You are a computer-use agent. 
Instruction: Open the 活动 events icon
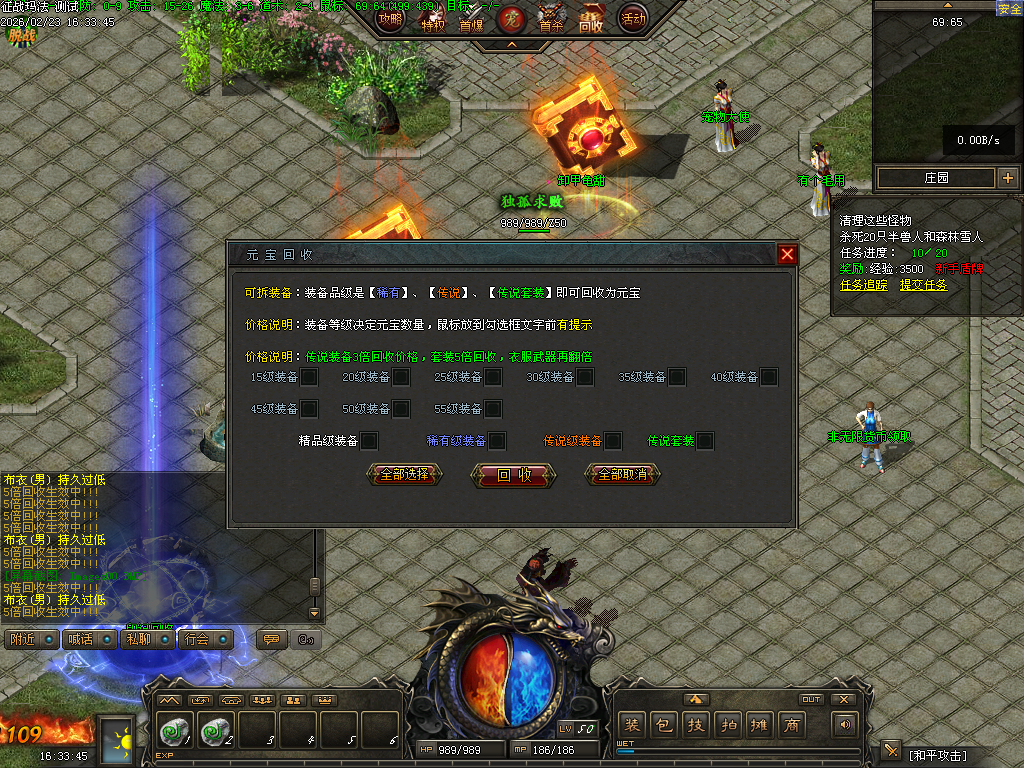(x=633, y=18)
